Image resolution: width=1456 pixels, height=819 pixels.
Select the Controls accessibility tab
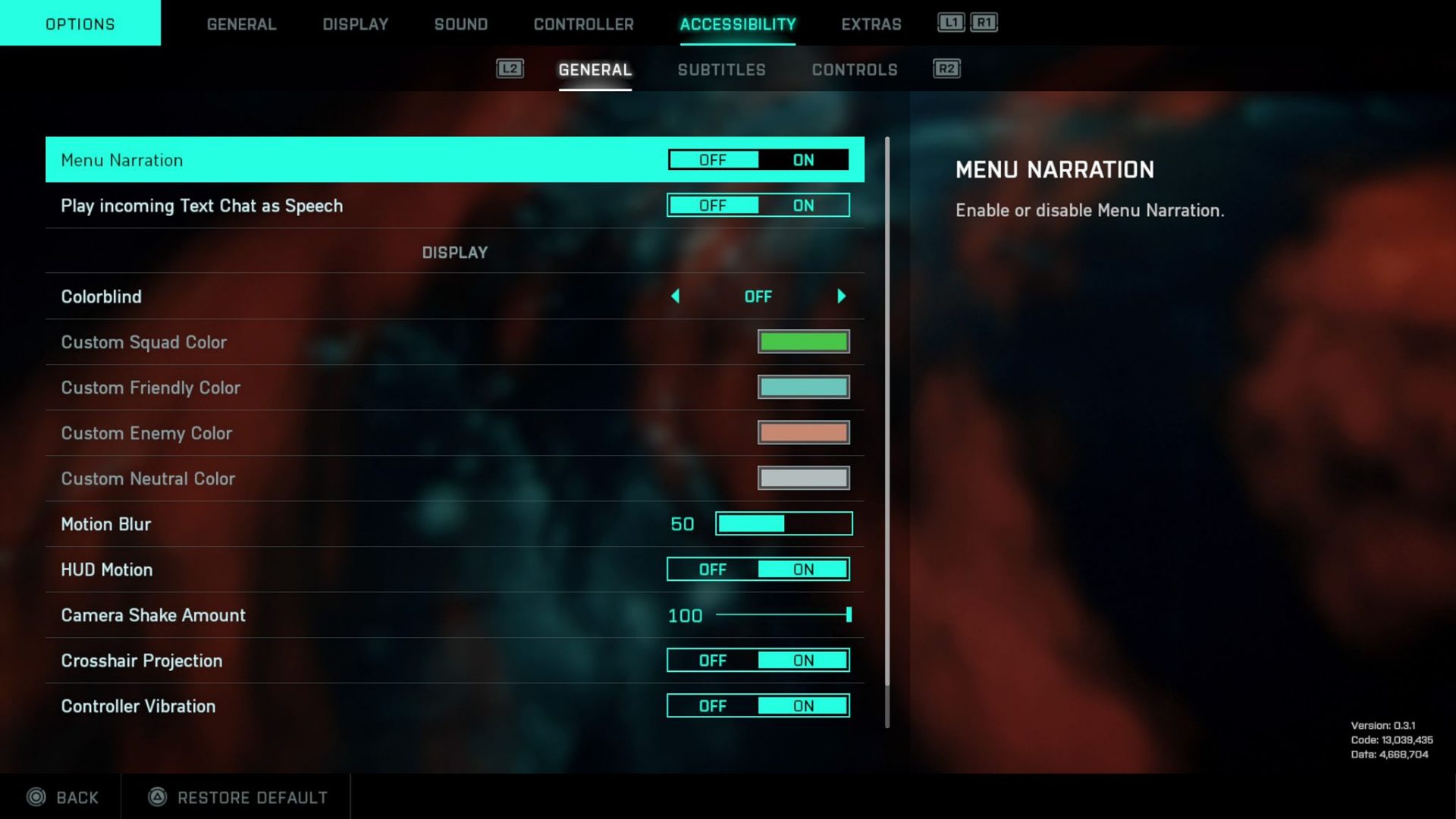(854, 69)
